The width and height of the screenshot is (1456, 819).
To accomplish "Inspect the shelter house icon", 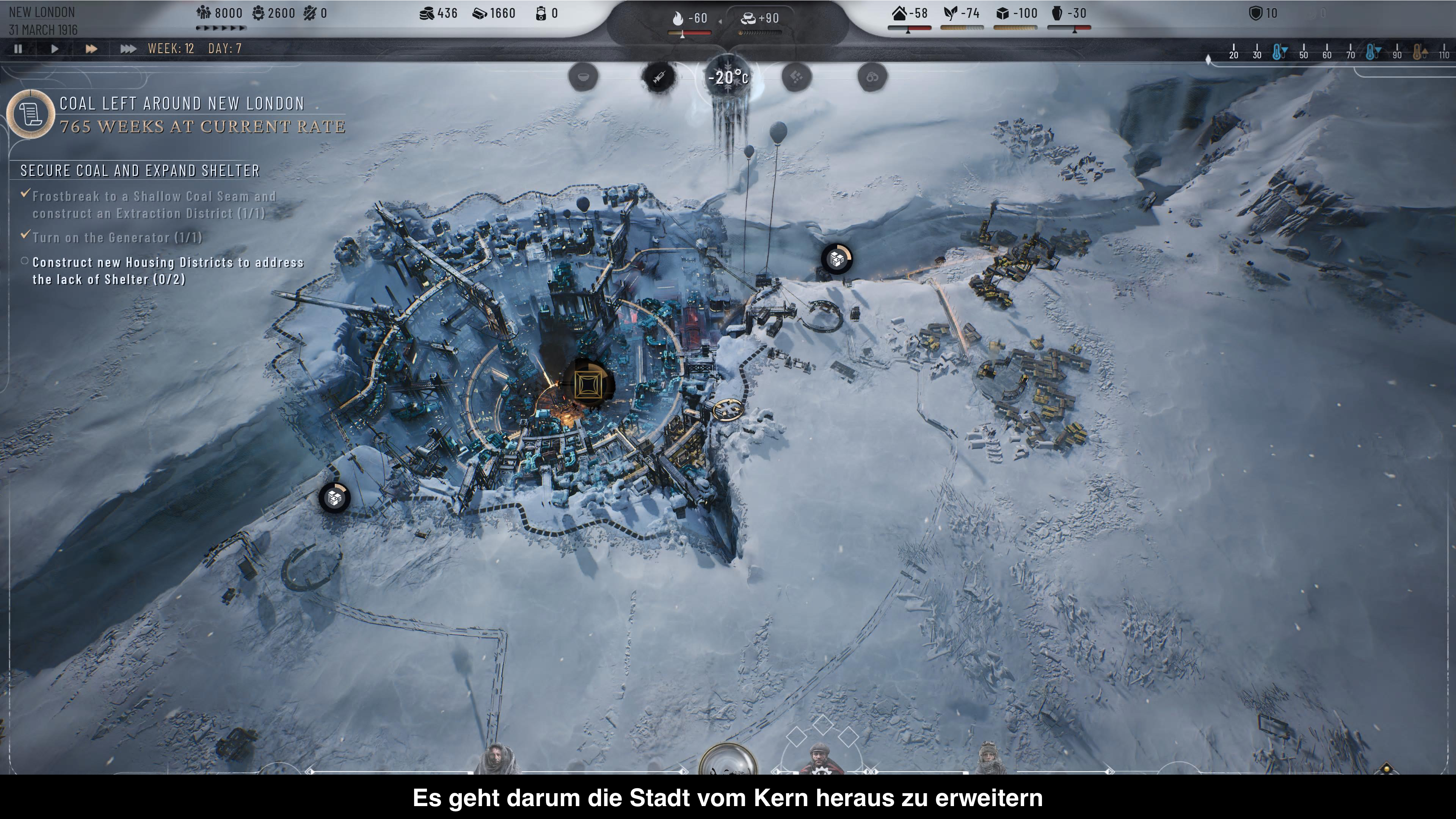I will [x=899, y=13].
